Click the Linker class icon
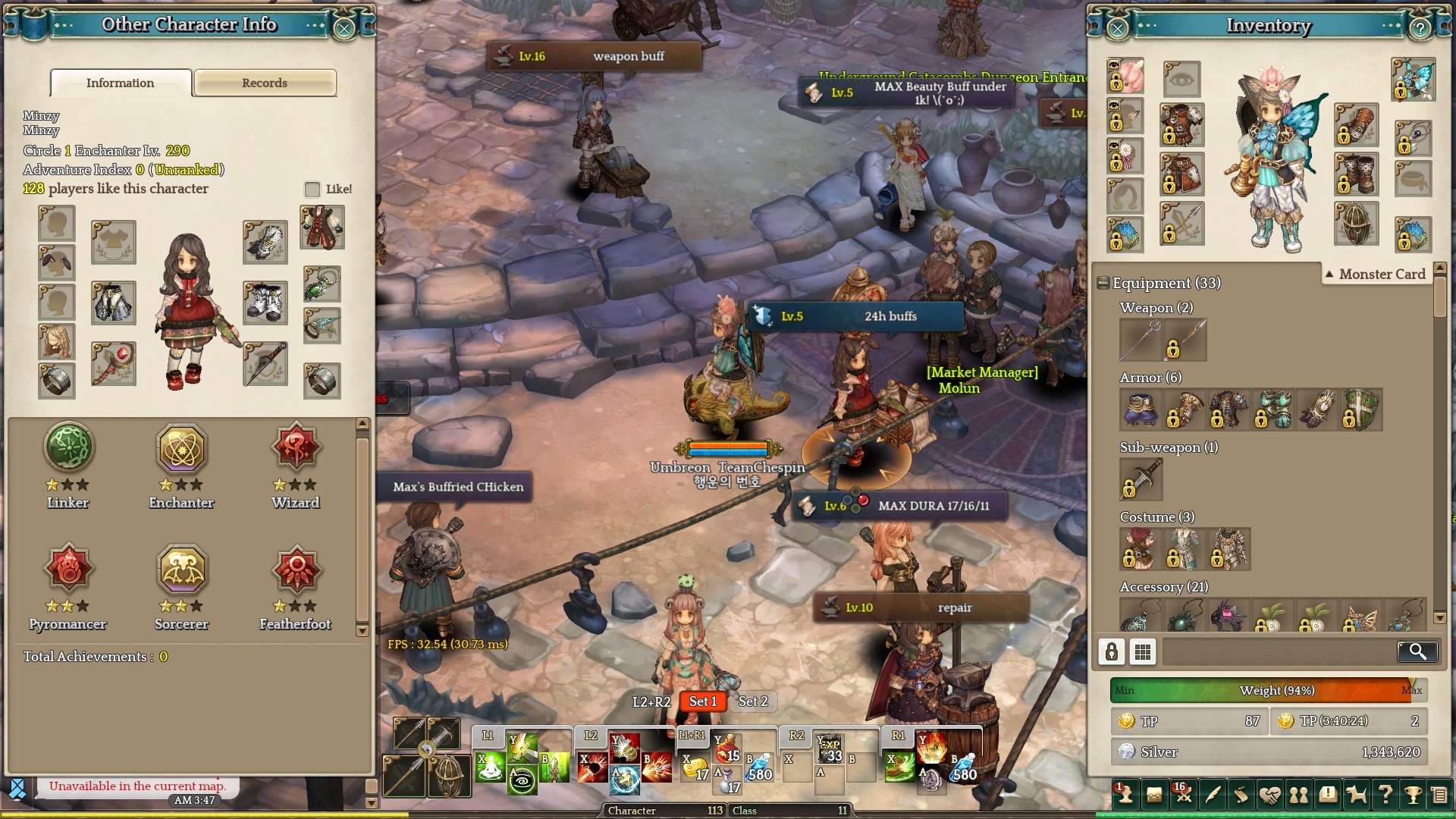The image size is (1456, 819). 68,447
